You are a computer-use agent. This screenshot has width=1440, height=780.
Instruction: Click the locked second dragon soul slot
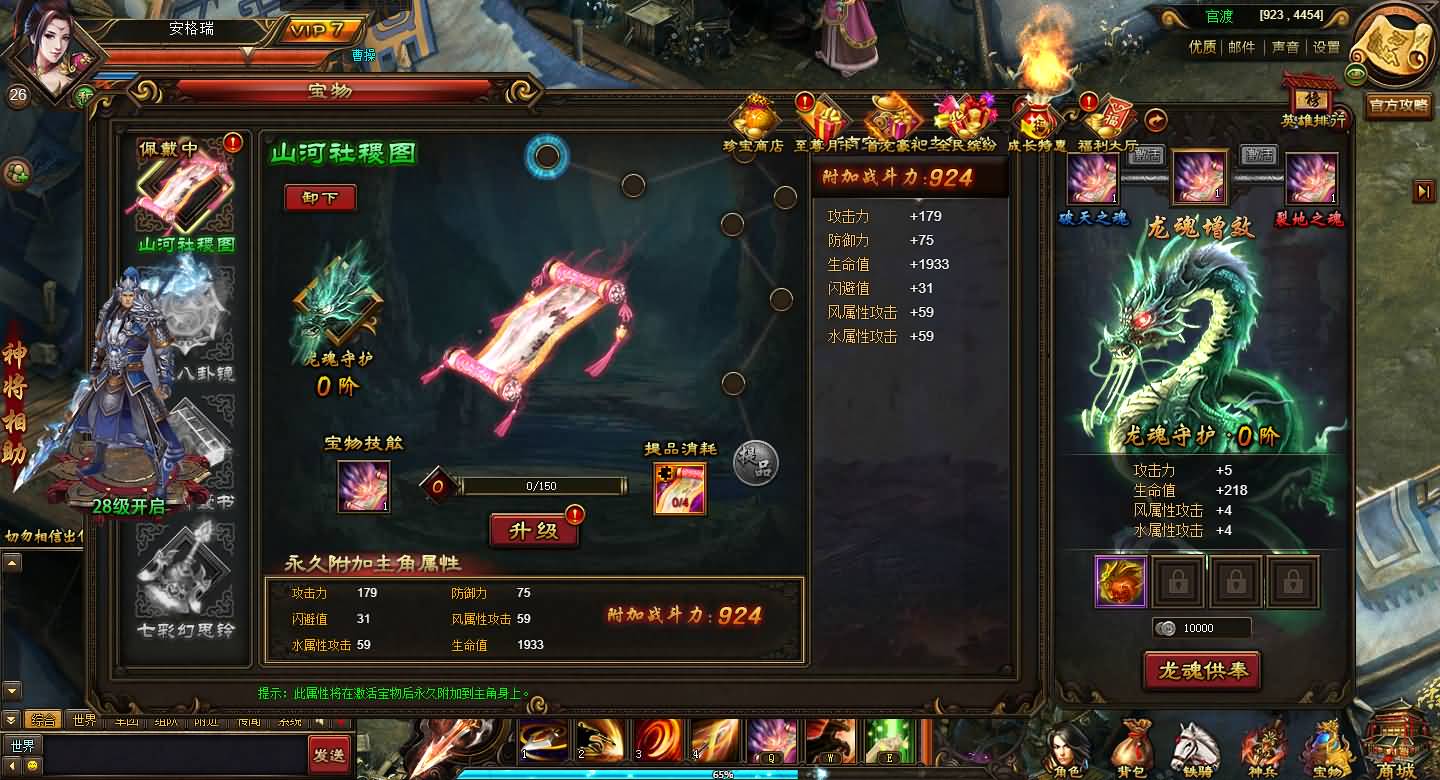point(1178,582)
